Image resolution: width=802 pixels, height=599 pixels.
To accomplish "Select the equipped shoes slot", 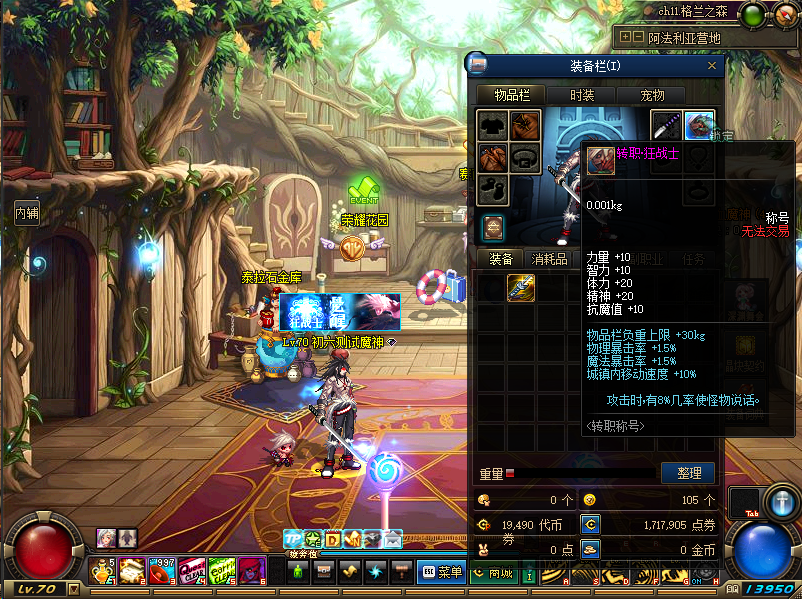I will tap(492, 190).
